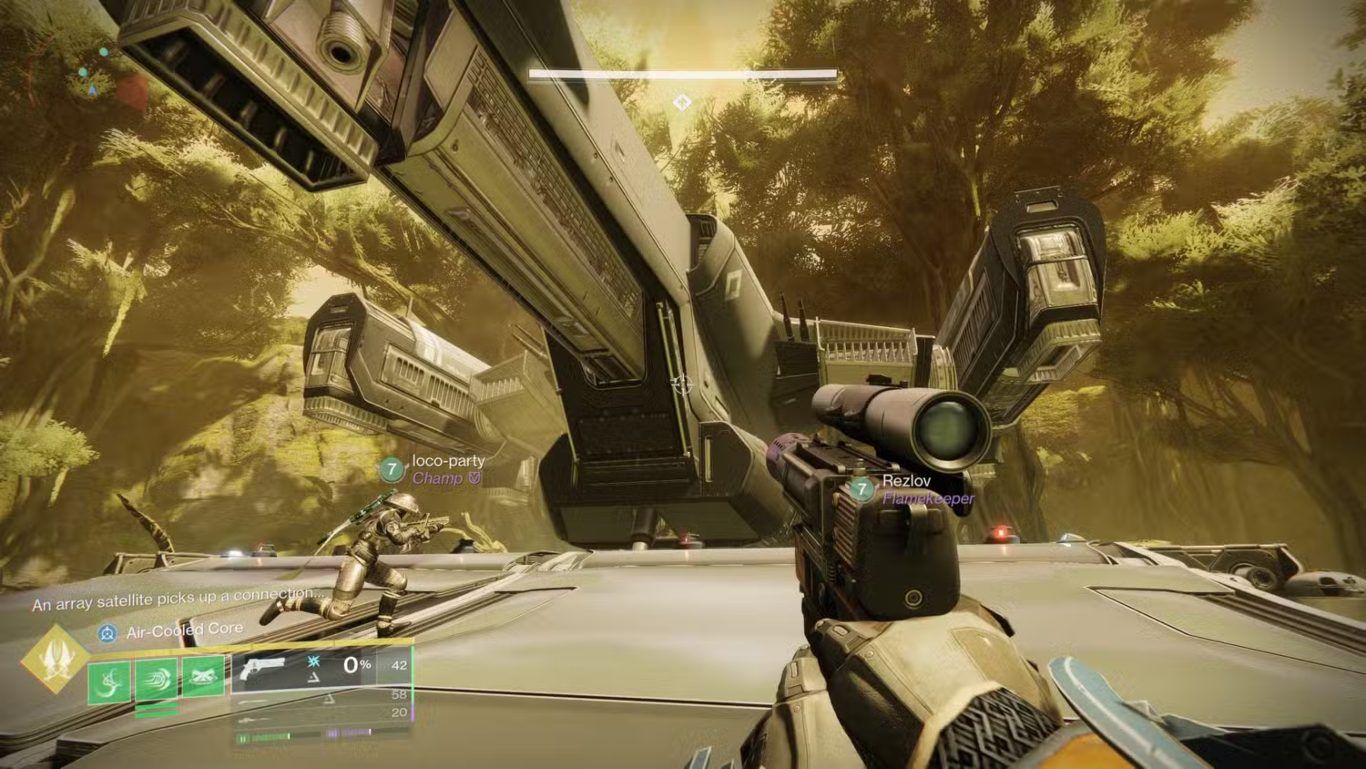Trigger the middle green ability with charge bars
Screen dimensions: 1366x769
click(x=156, y=680)
